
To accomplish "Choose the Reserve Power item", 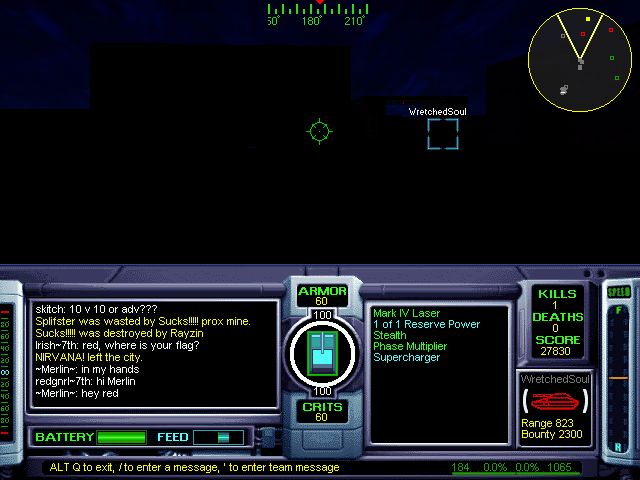I will [x=426, y=324].
